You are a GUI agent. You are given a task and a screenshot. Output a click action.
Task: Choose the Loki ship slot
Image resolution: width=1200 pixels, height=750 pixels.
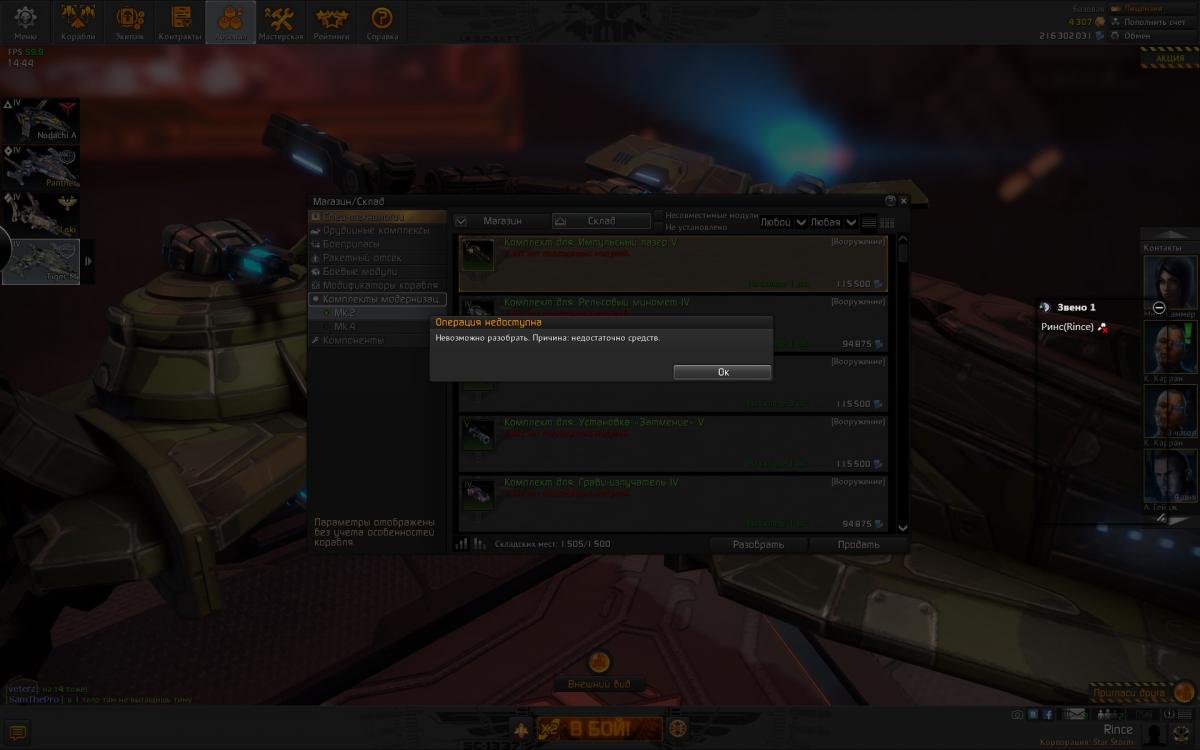(x=41, y=214)
